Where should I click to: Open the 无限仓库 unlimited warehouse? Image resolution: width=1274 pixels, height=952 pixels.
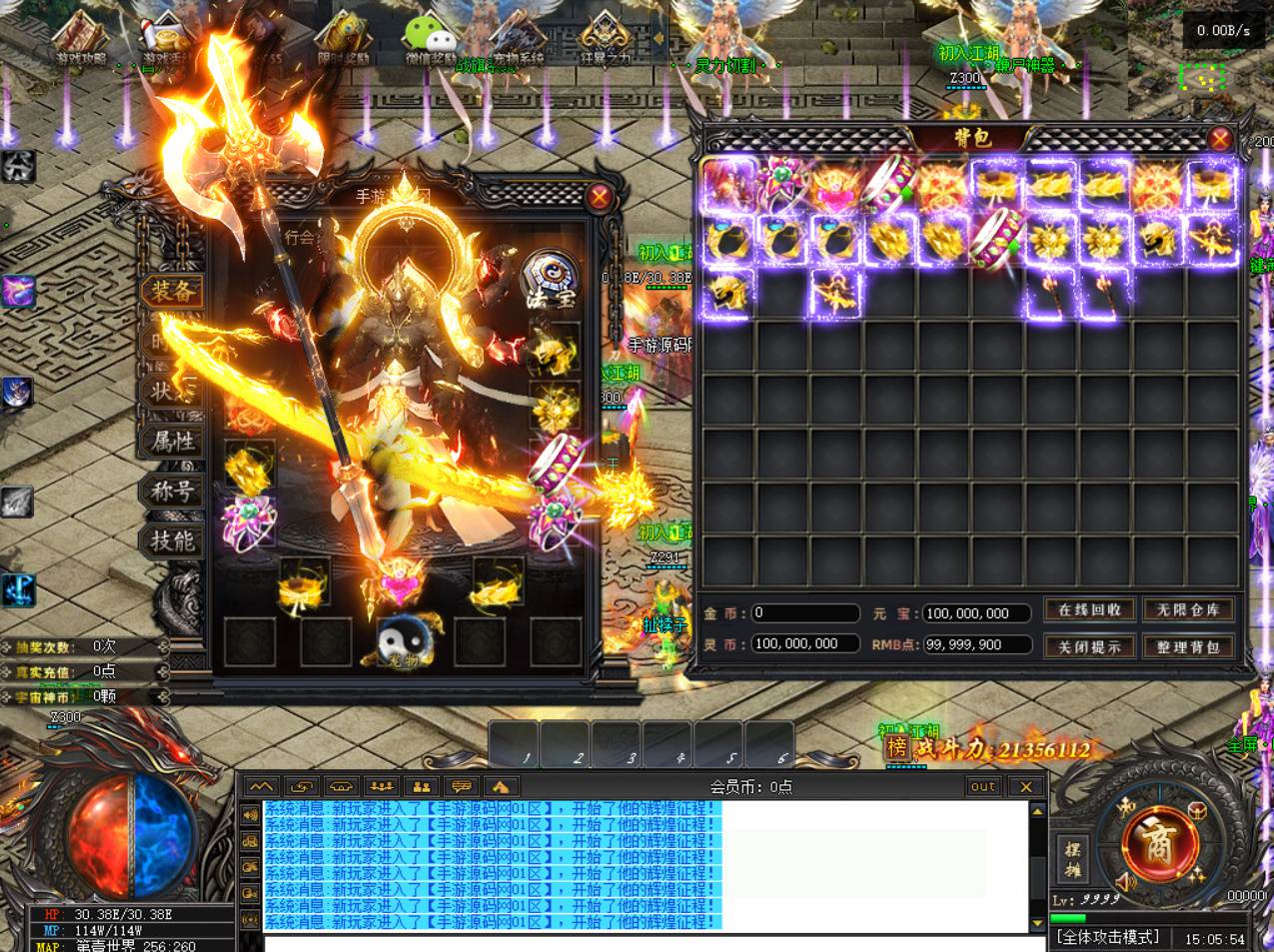(x=1188, y=610)
